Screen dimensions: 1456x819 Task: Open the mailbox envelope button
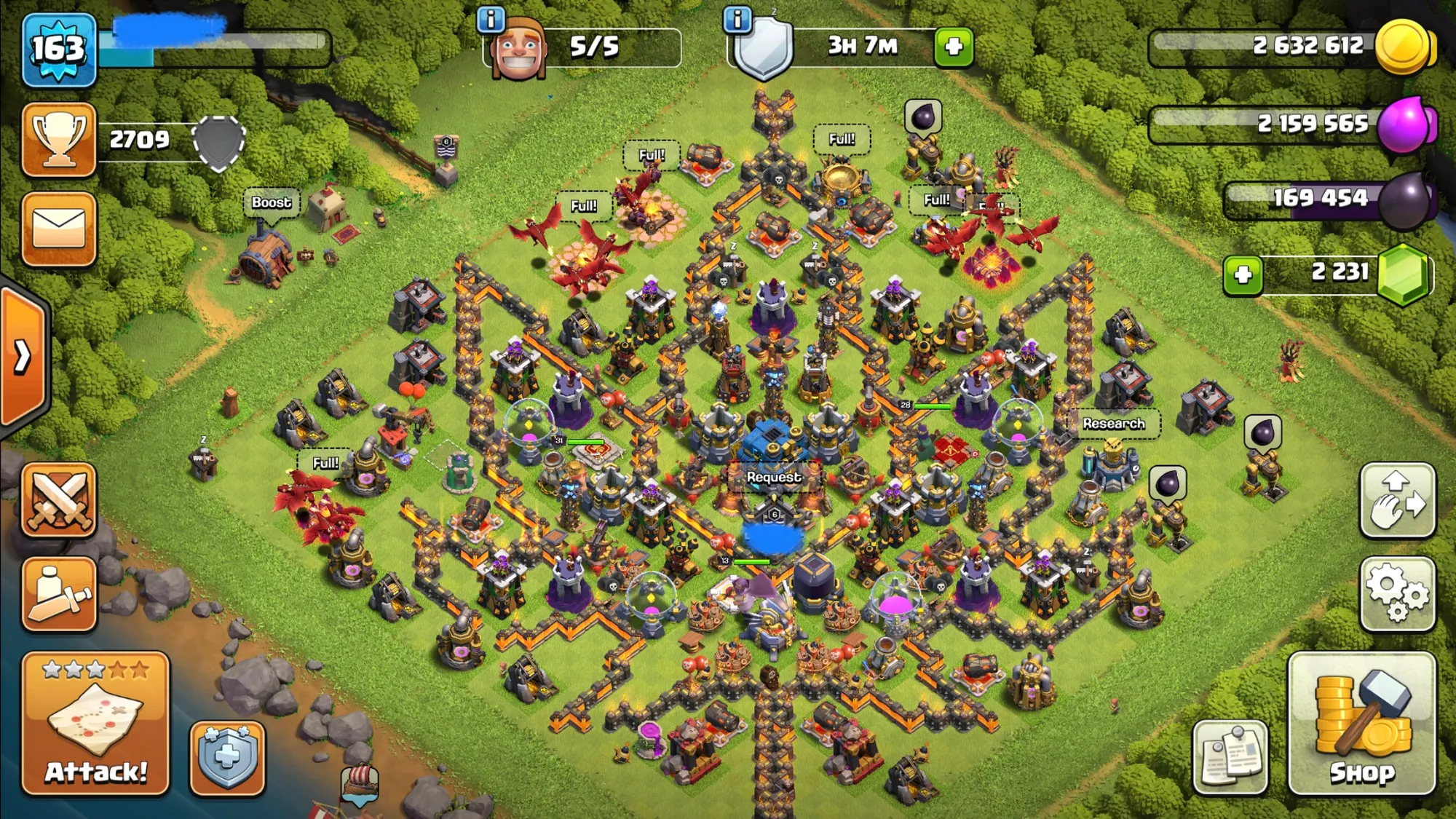tap(59, 229)
